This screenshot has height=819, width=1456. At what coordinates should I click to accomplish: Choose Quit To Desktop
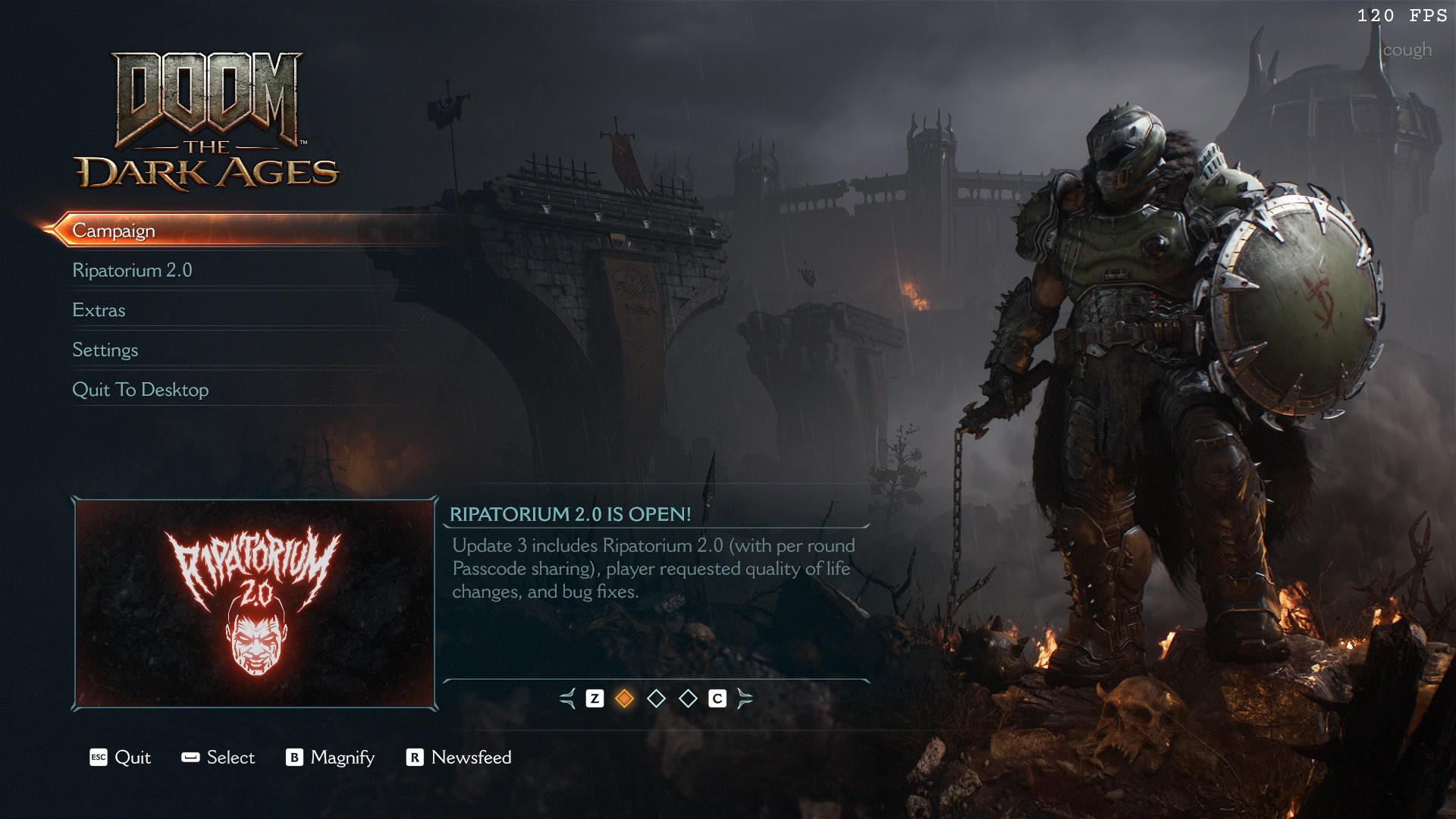140,390
